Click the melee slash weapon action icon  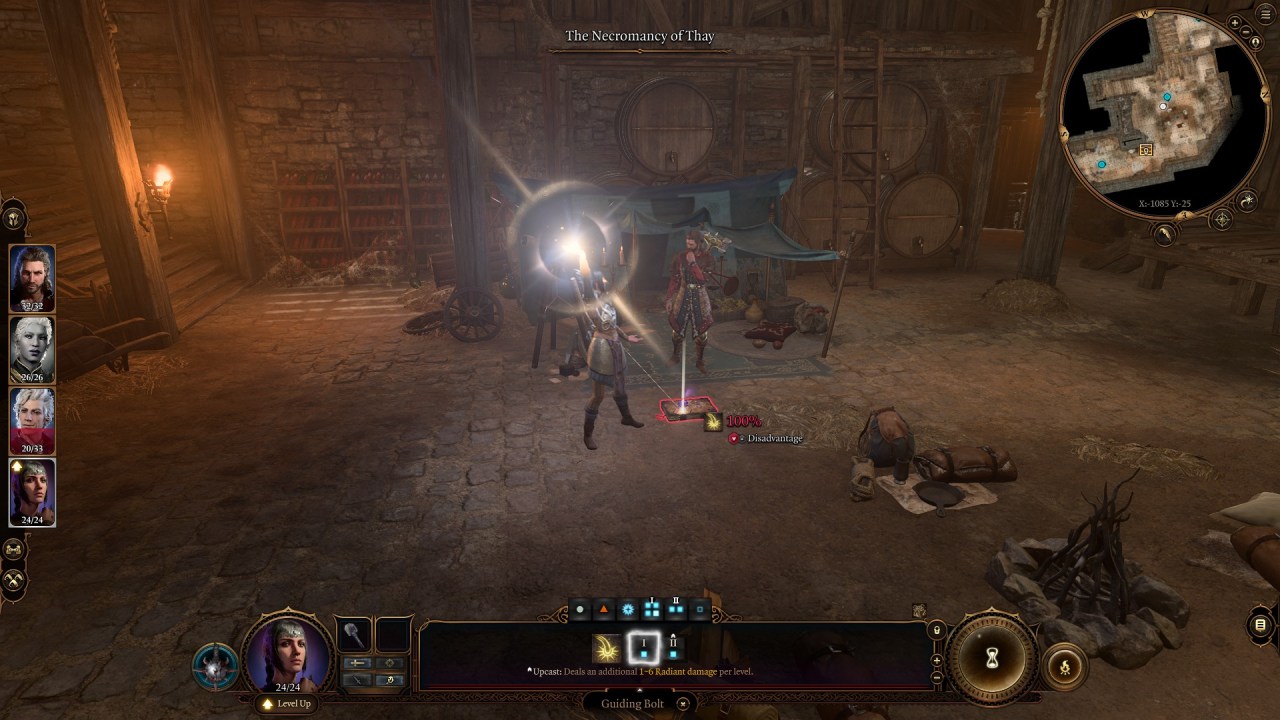359,680
